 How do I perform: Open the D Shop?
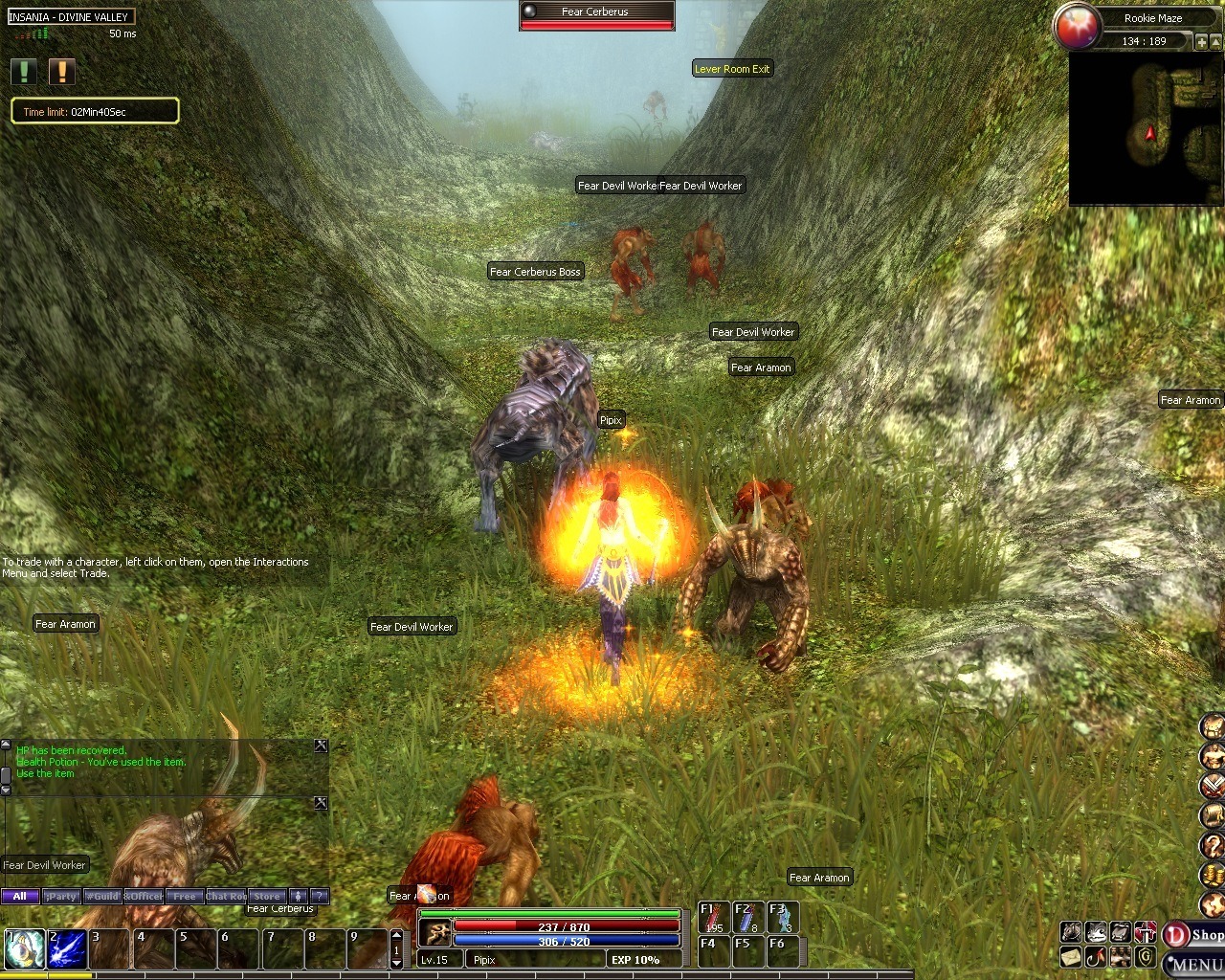coord(1192,935)
